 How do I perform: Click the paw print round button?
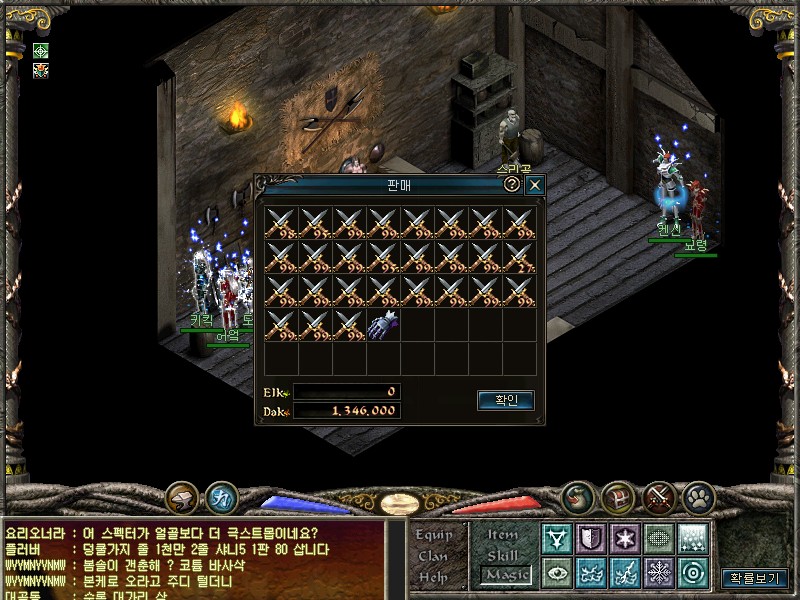[698, 497]
